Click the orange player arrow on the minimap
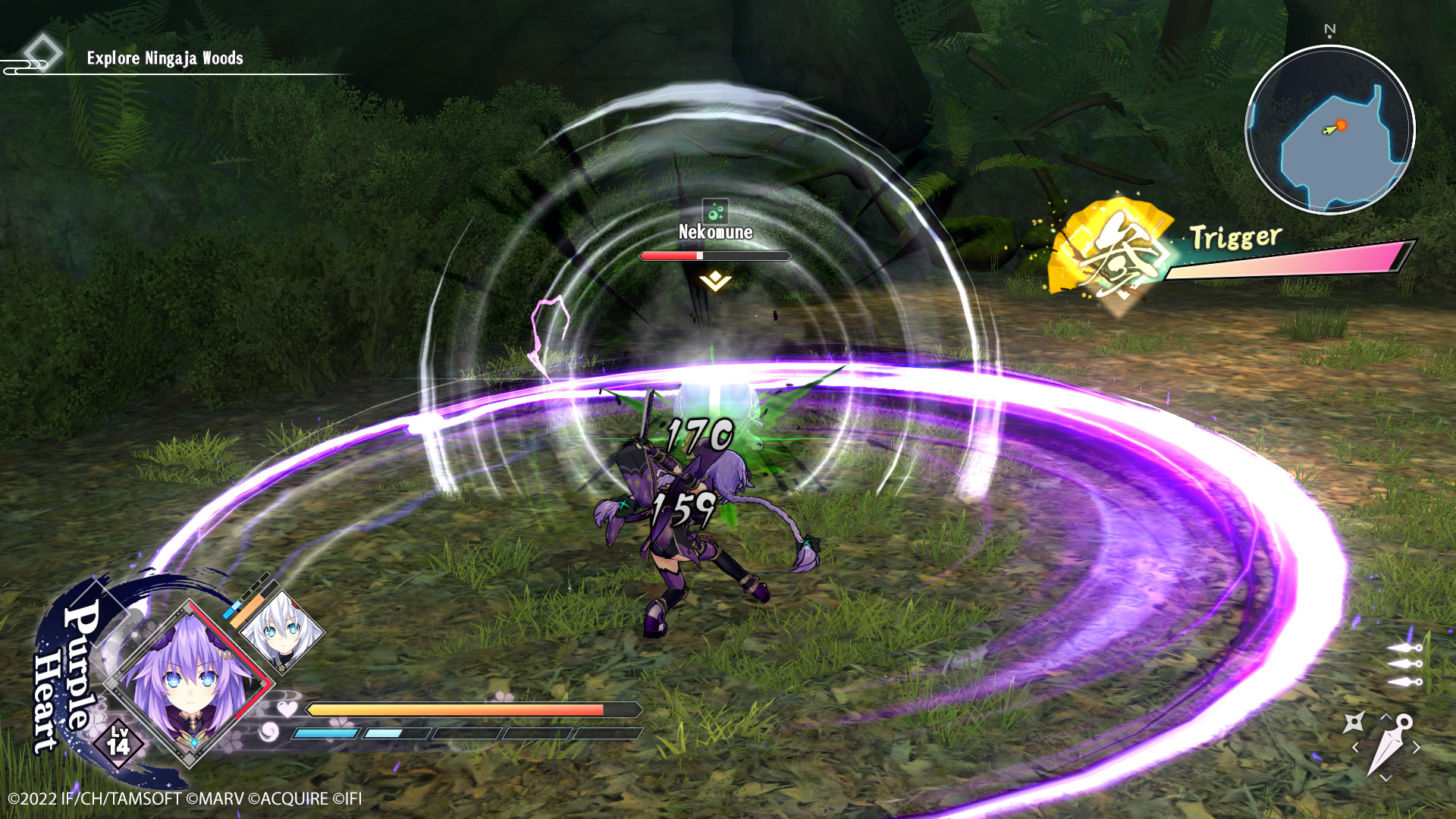Screen dimensions: 1456x819 point(1335,129)
